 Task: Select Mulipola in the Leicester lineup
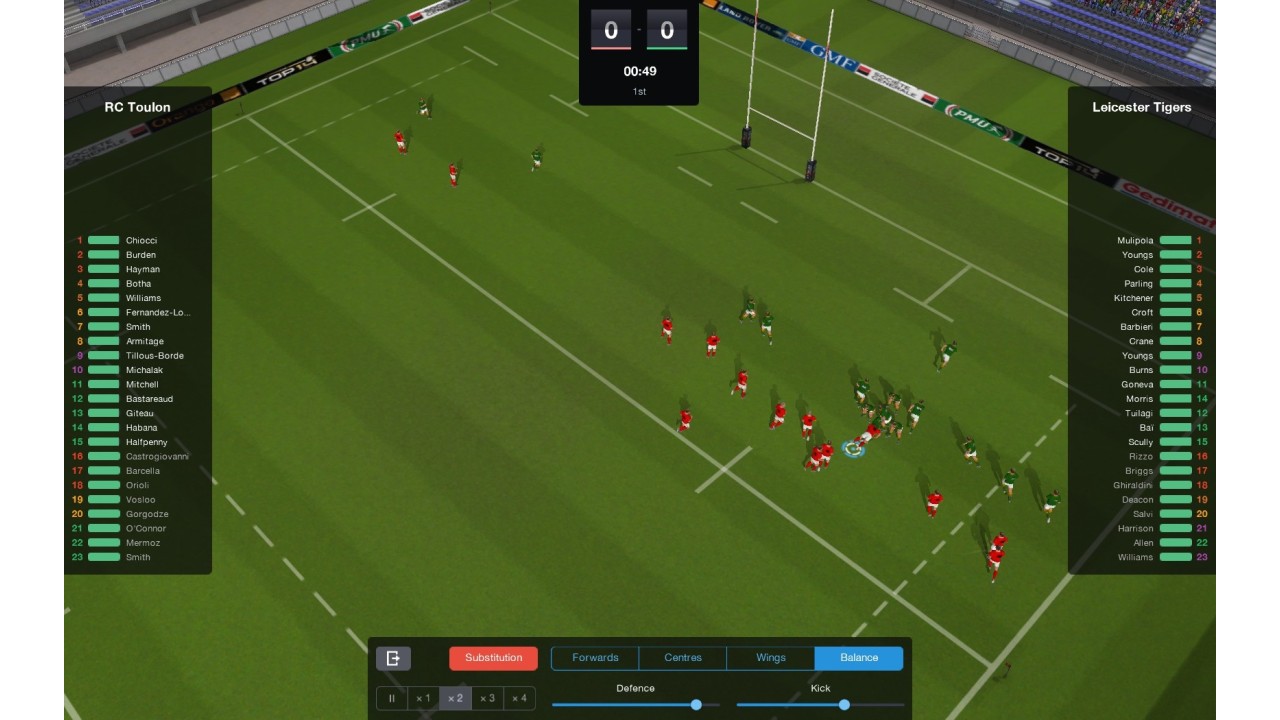pos(1135,240)
